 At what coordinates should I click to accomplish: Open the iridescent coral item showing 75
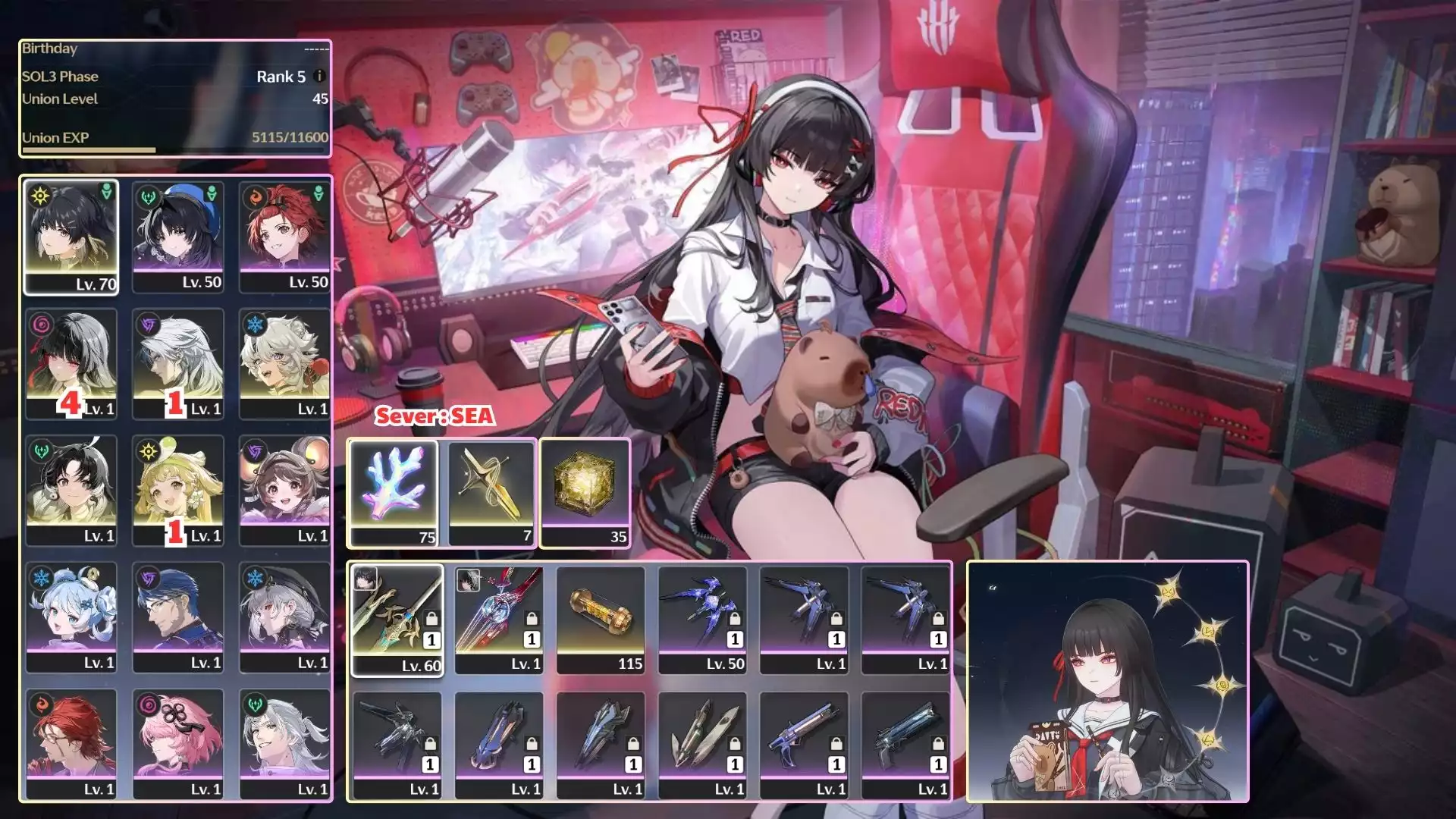coord(394,492)
